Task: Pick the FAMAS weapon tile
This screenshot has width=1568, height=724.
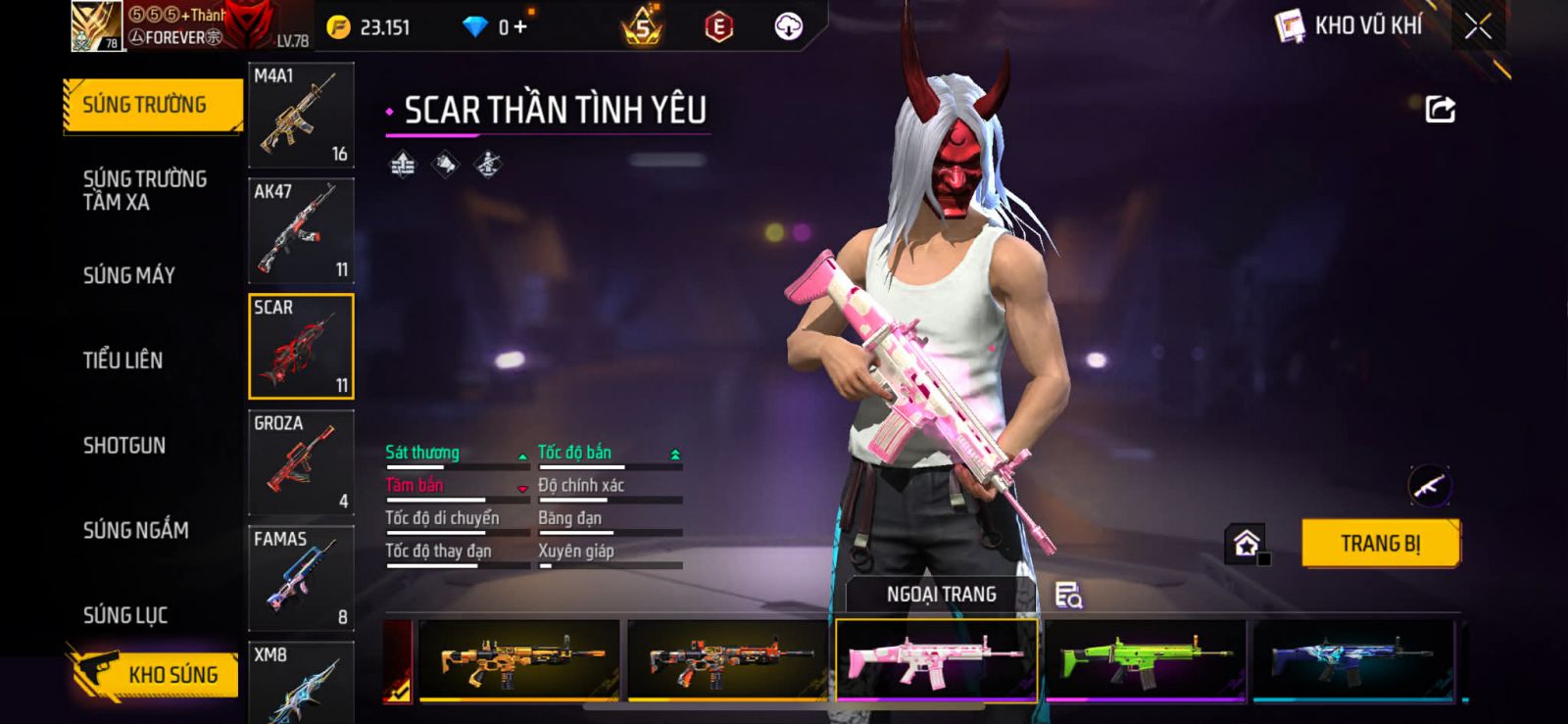Action: tap(301, 578)
